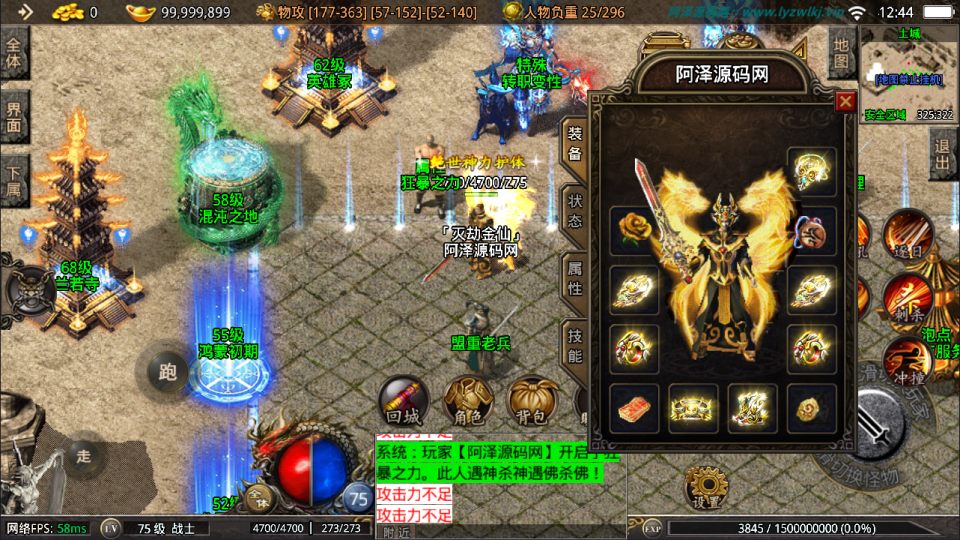
Task: Toggle the 走 walk mode button
Action: click(83, 456)
